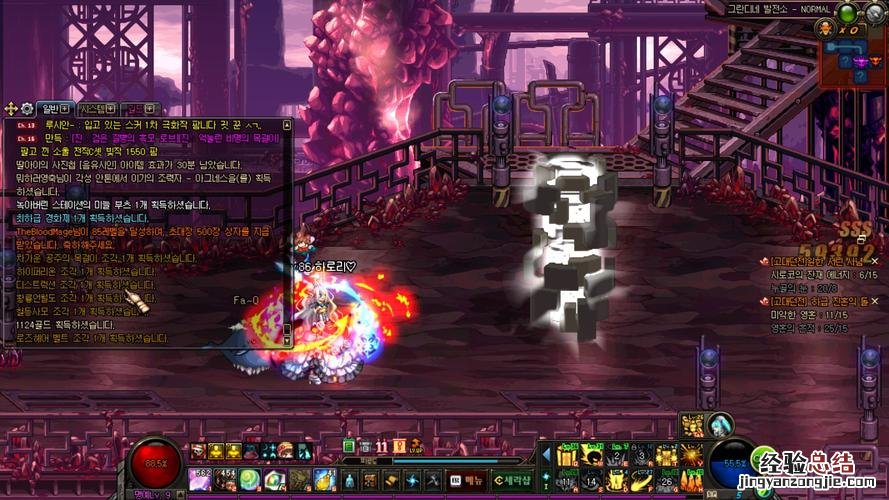Open the 시스템 chat tab
This screenshot has width=889, height=500.
[95, 108]
